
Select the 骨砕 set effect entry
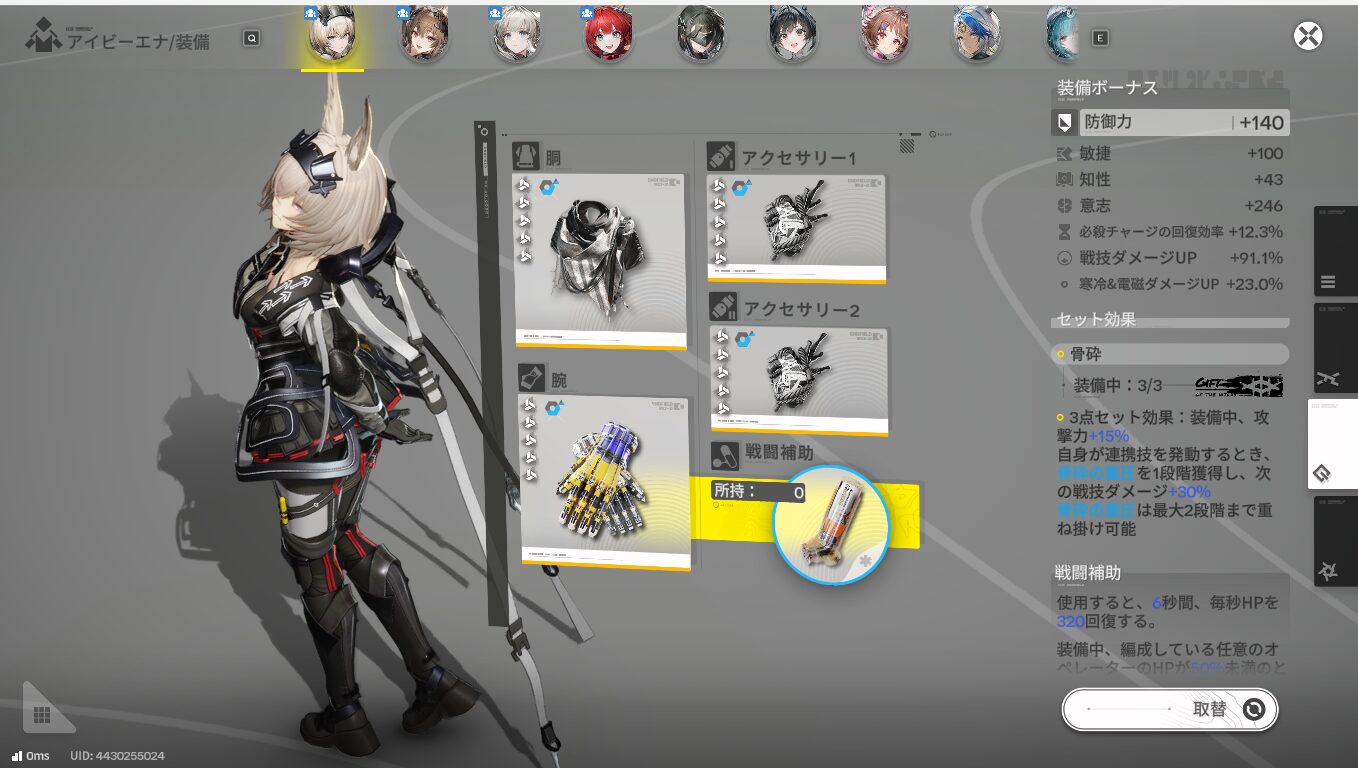pos(1170,354)
